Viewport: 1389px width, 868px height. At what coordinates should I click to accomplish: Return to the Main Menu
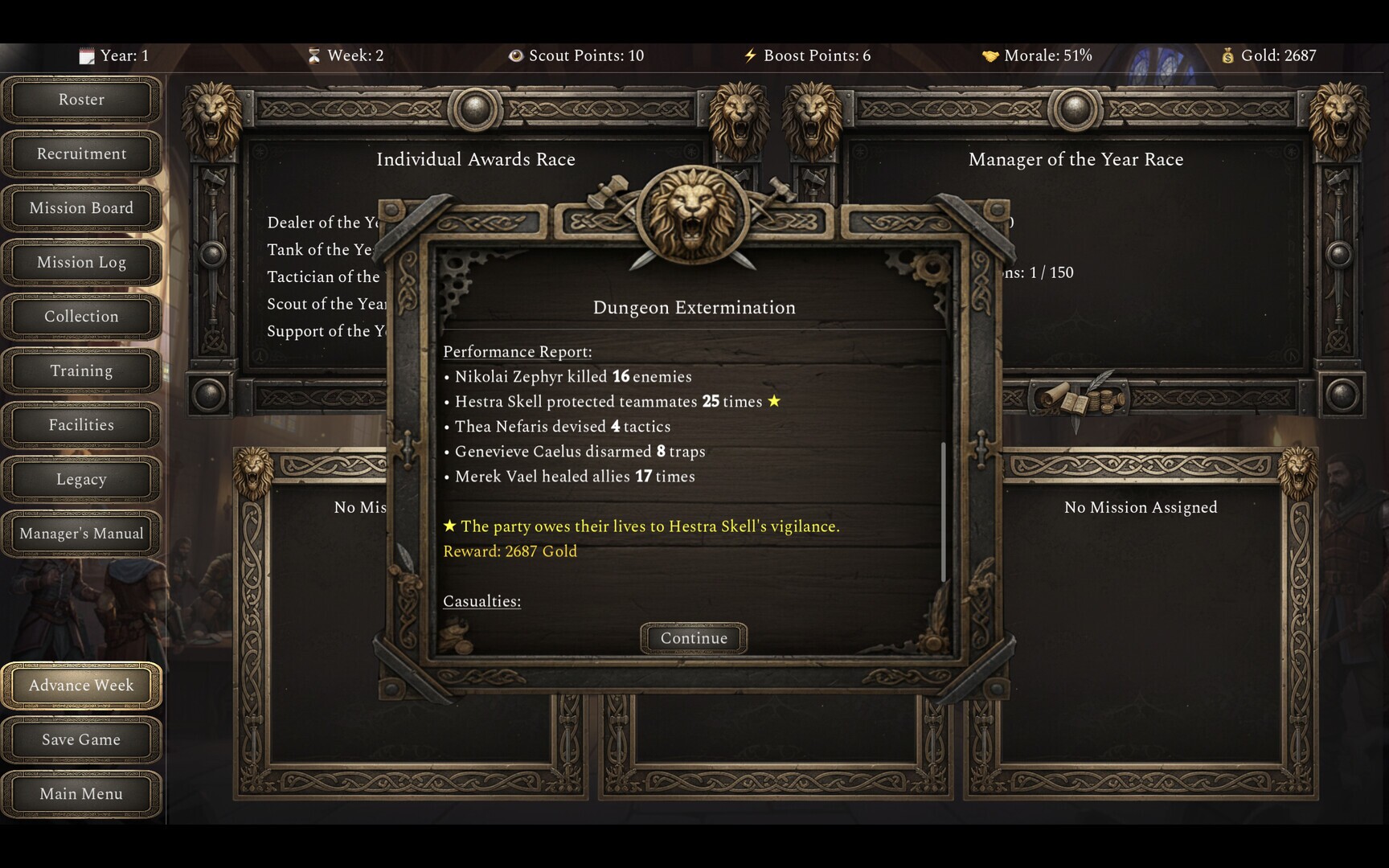point(81,794)
